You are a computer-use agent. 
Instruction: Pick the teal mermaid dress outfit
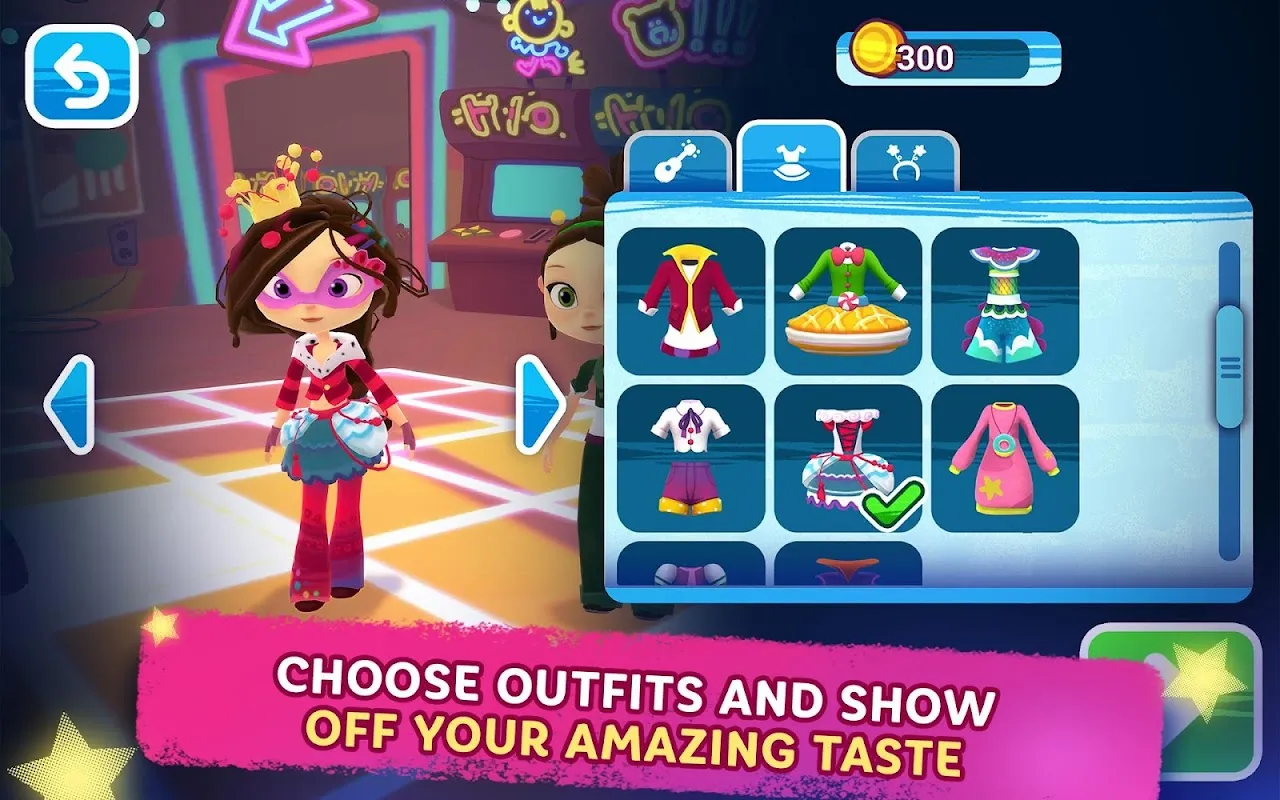(1005, 301)
